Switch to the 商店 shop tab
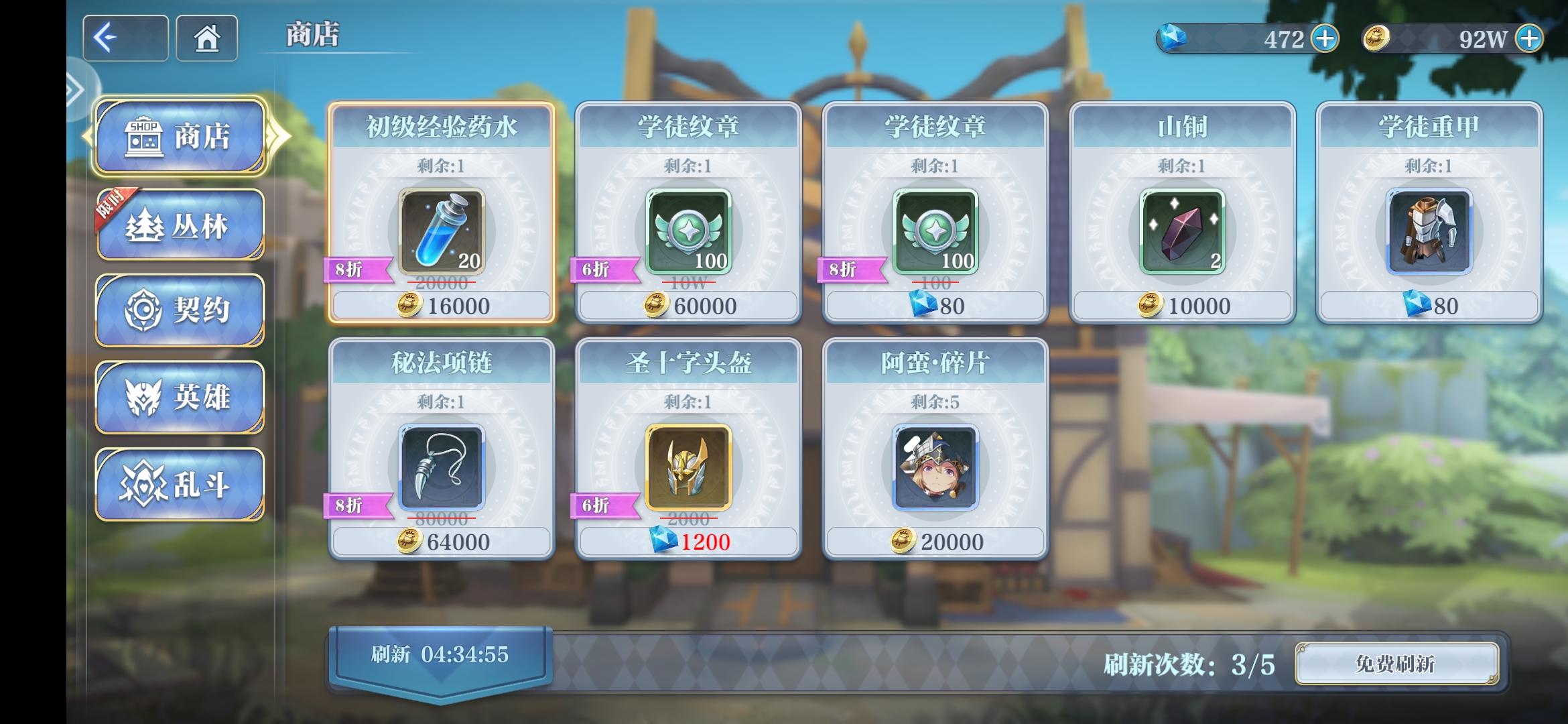The height and width of the screenshot is (724, 1568). pyautogui.click(x=179, y=136)
